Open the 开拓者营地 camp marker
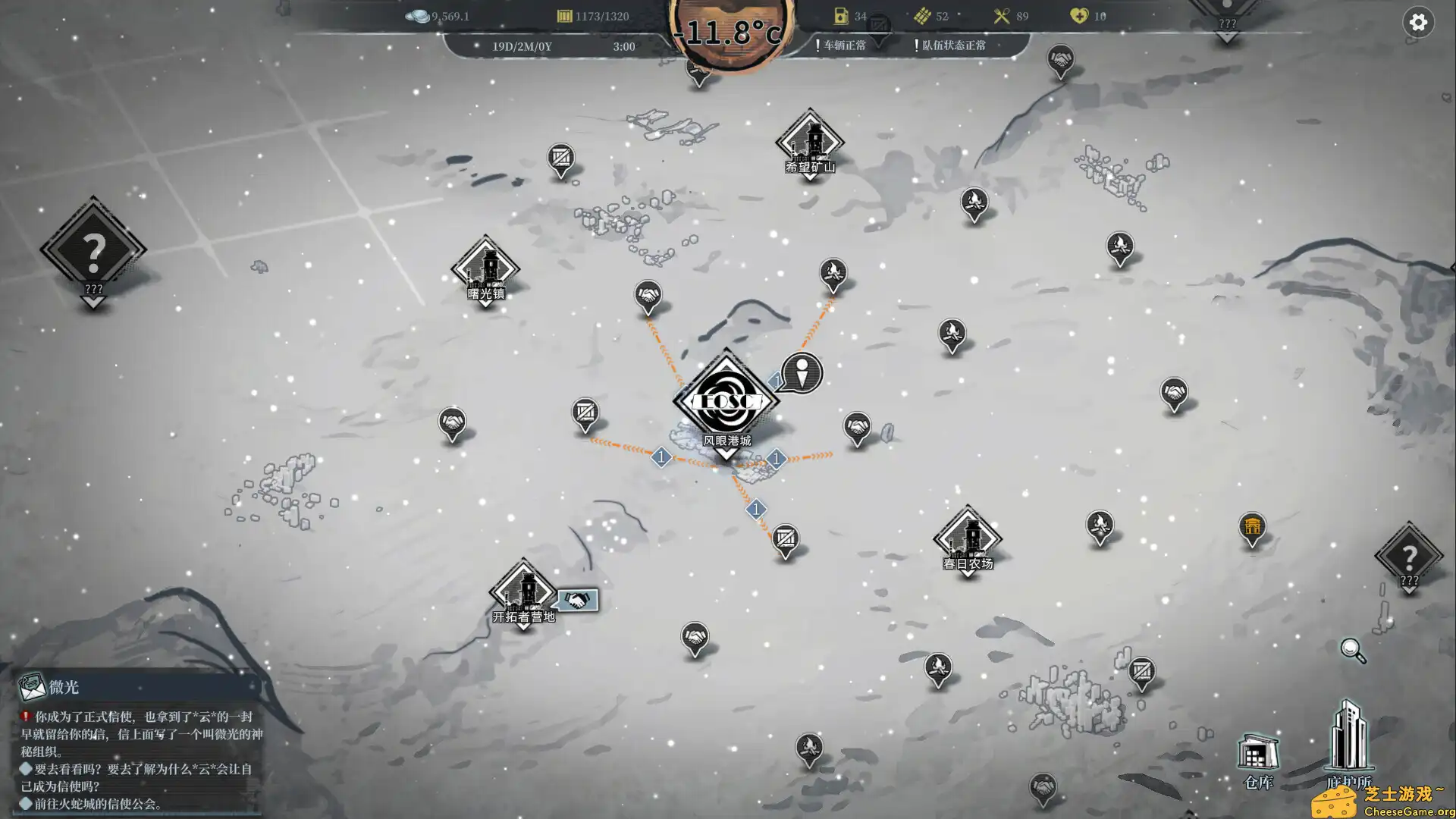1456x819 pixels. pyautogui.click(x=525, y=593)
